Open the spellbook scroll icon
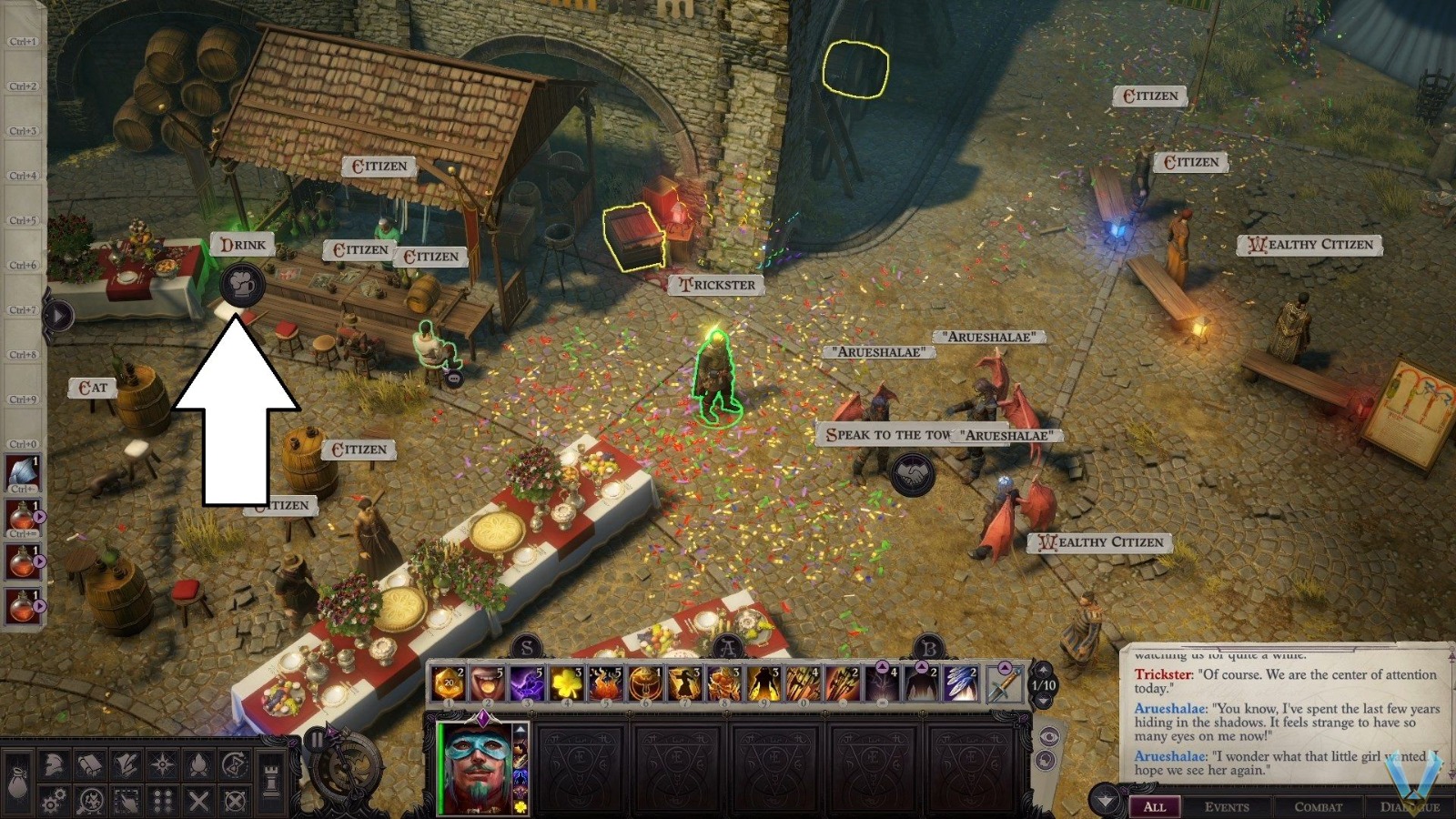1456x819 pixels. tap(90, 764)
